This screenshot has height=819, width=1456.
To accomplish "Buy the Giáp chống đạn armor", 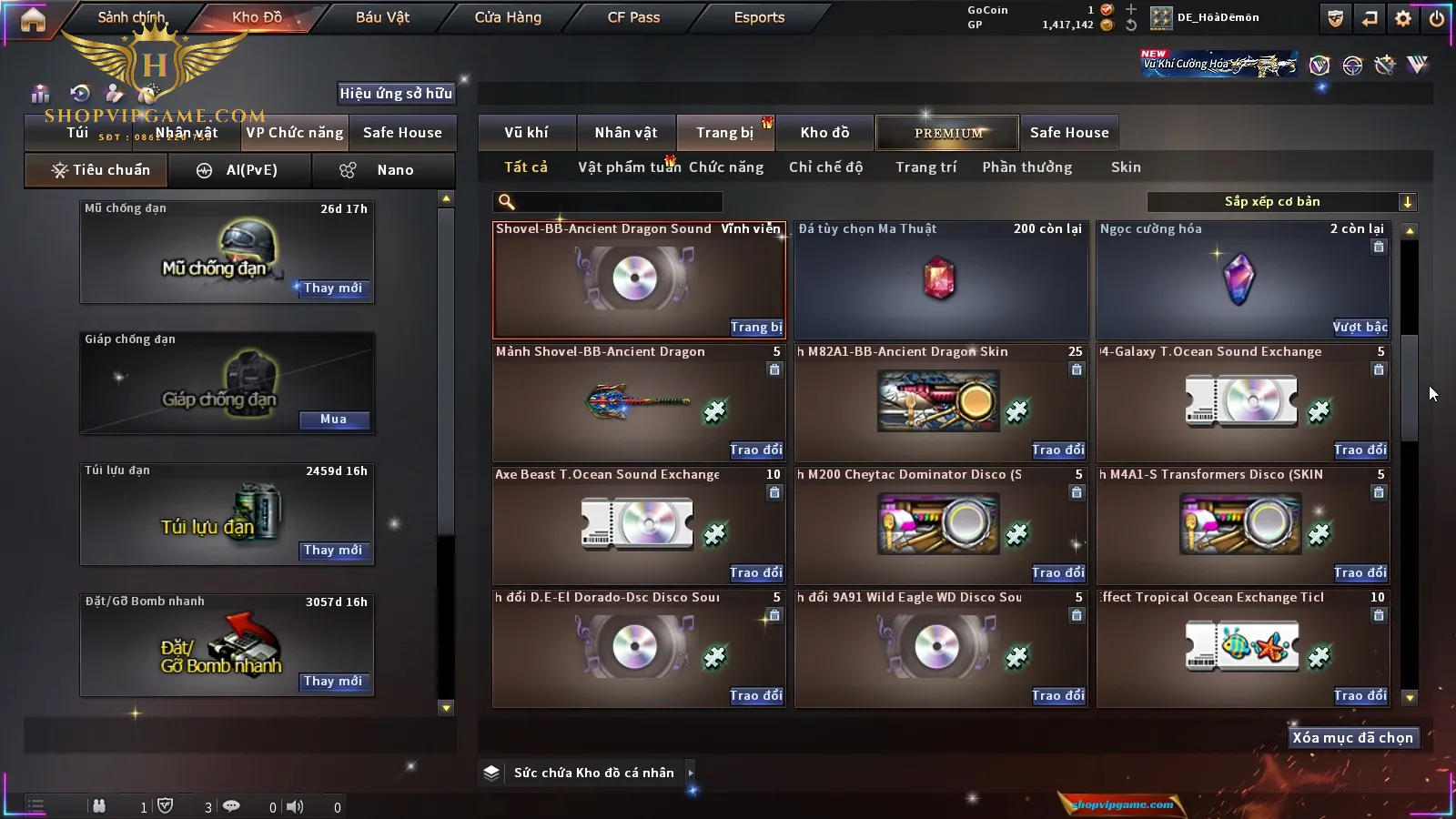I will (333, 420).
